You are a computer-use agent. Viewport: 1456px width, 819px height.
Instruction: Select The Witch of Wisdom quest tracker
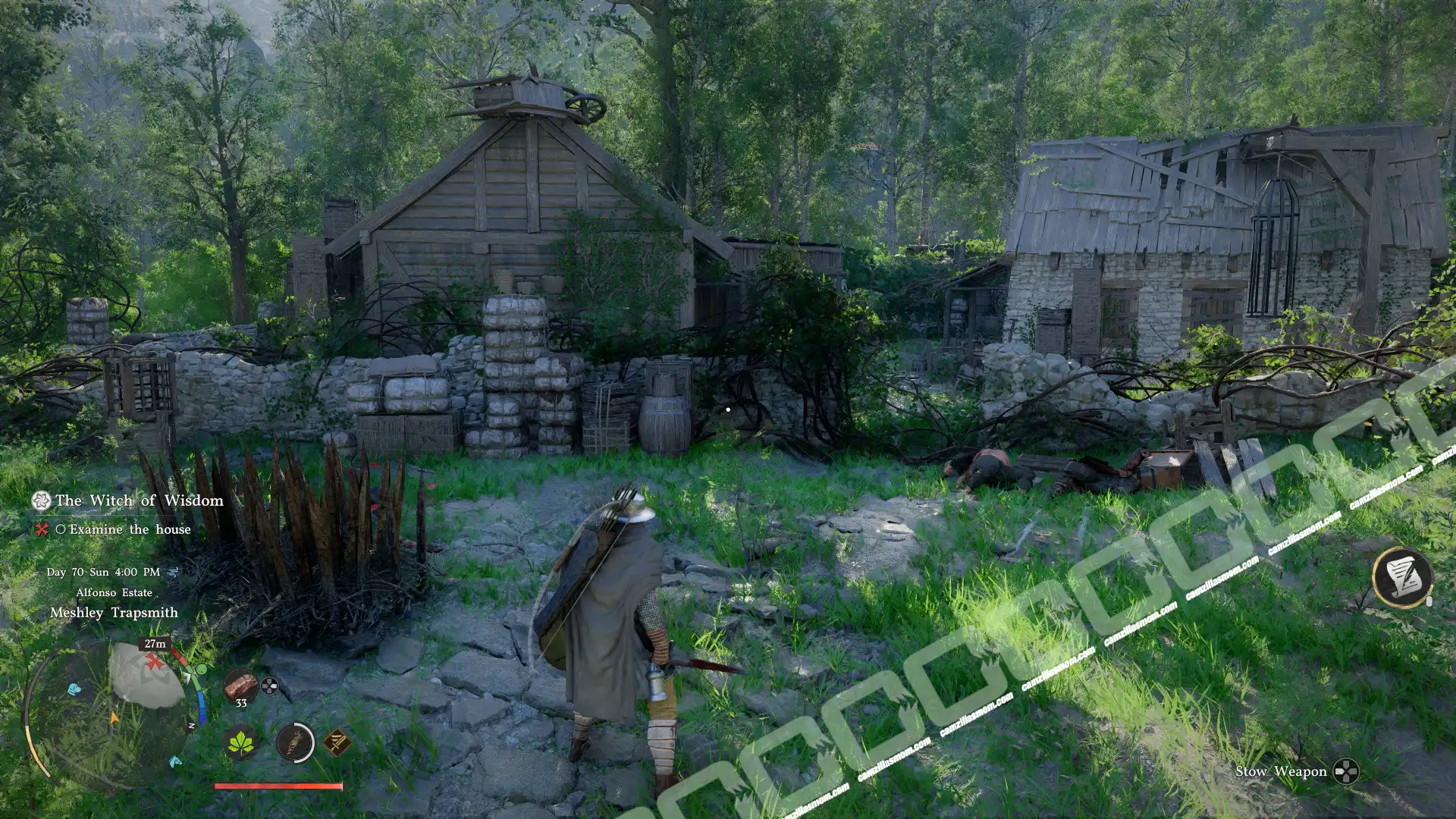click(x=139, y=500)
